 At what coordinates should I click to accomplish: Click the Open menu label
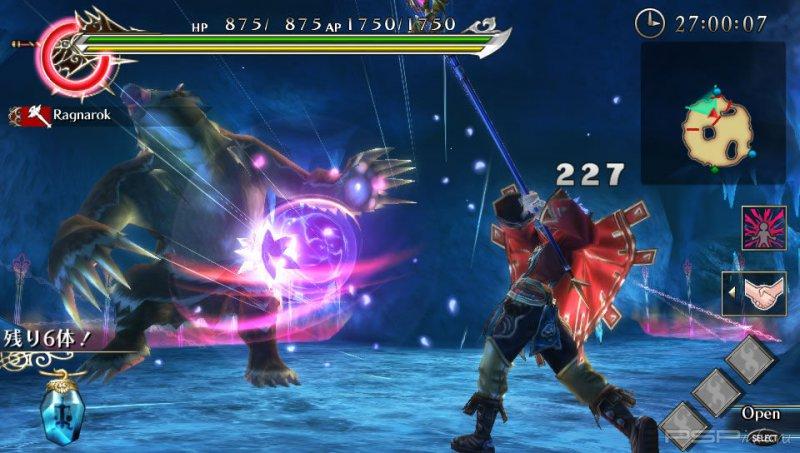pos(761,413)
